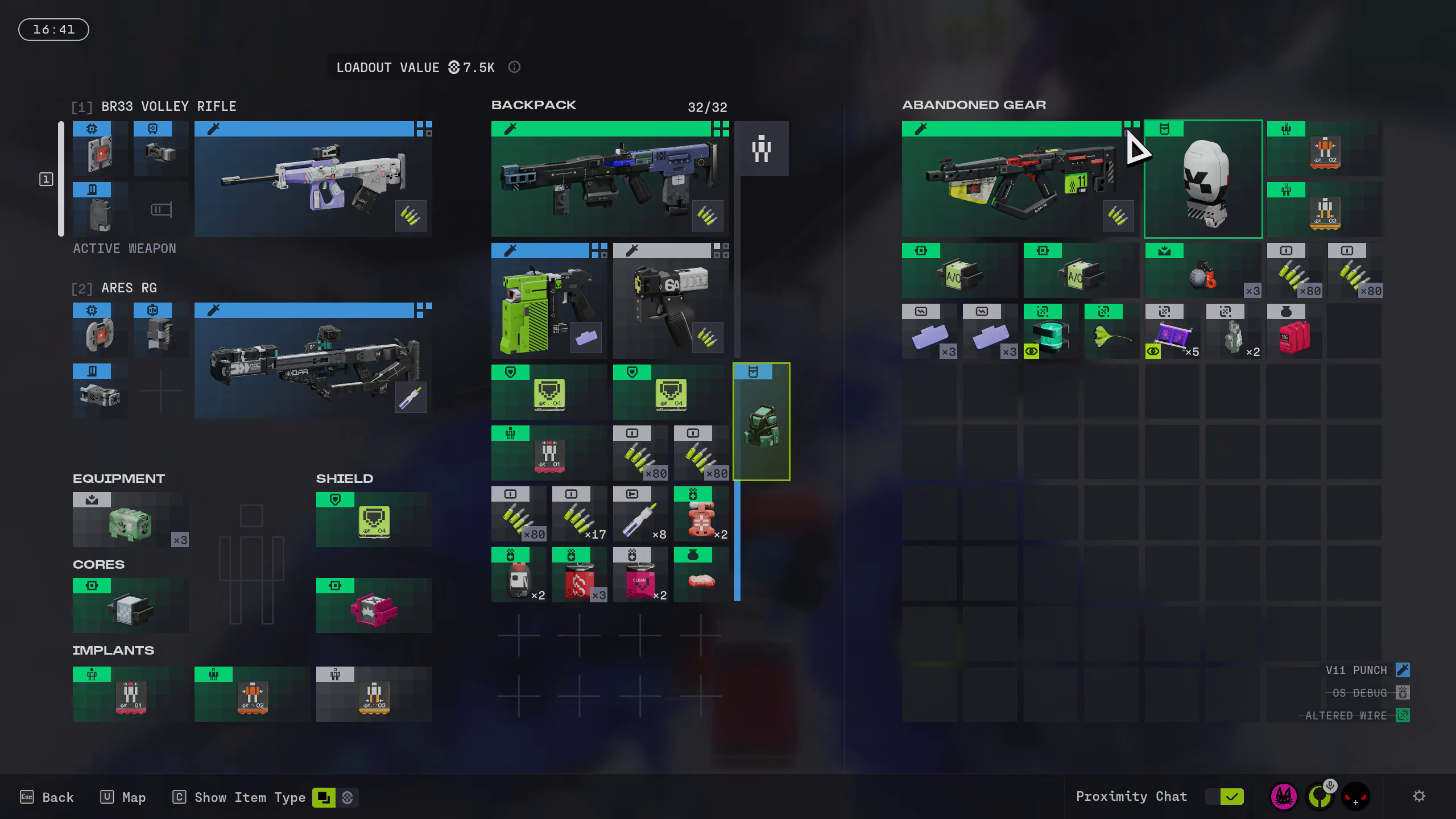Take the red canister from abandoned gear
The width and height of the screenshot is (1456, 819).
point(1294,331)
